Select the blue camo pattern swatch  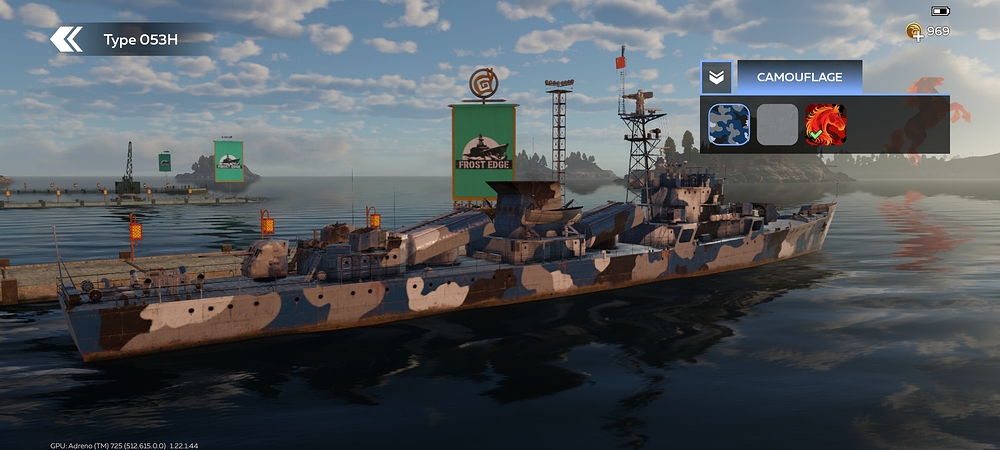coord(729,125)
